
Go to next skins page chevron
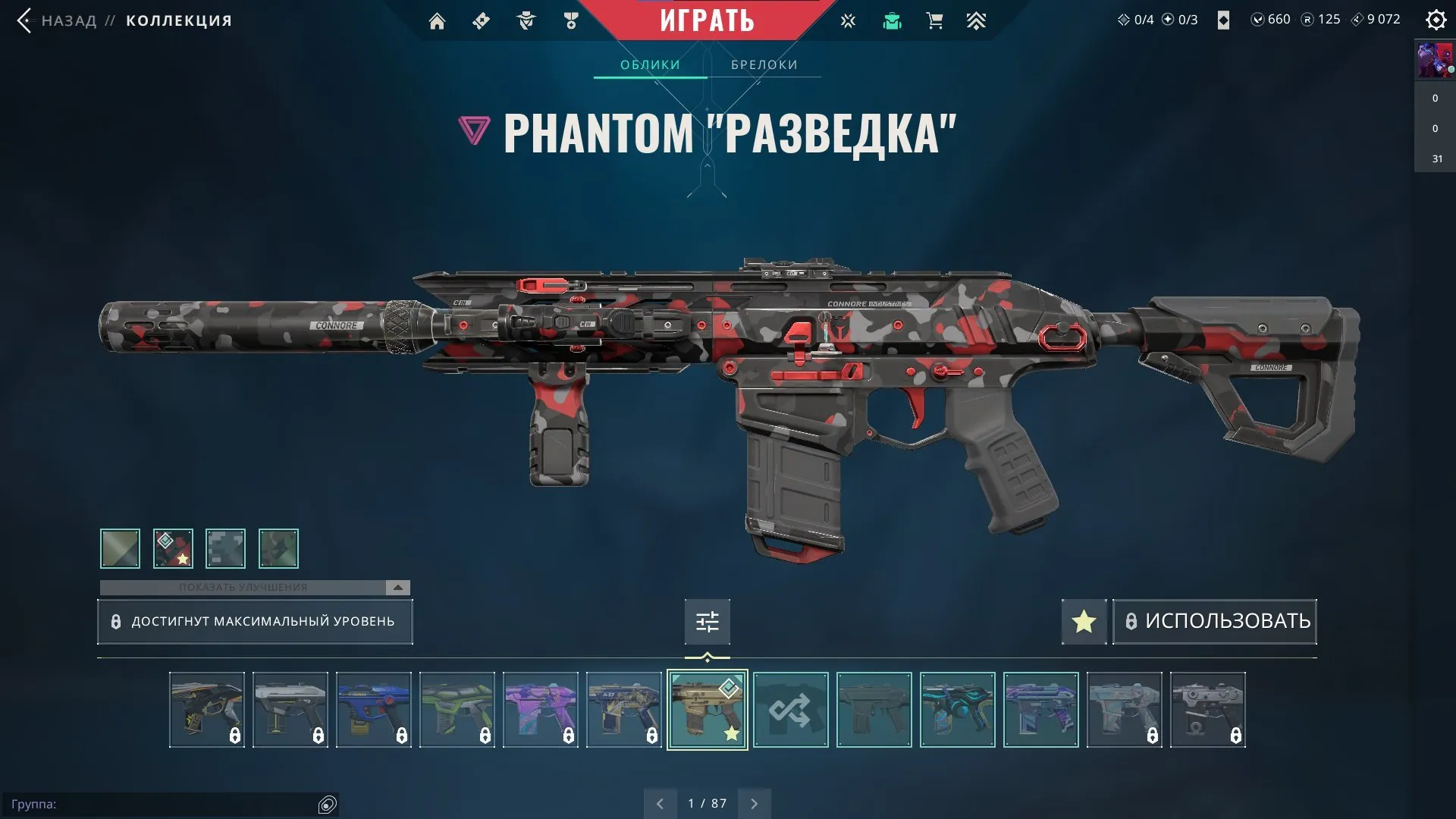(x=754, y=802)
